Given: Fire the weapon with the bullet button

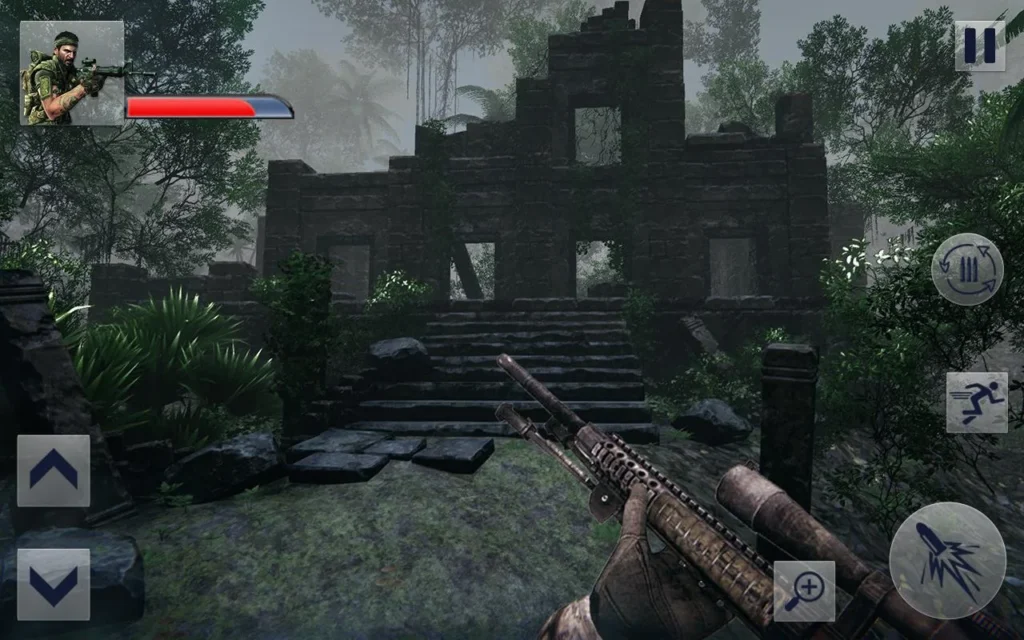Looking at the screenshot, I should point(947,560).
